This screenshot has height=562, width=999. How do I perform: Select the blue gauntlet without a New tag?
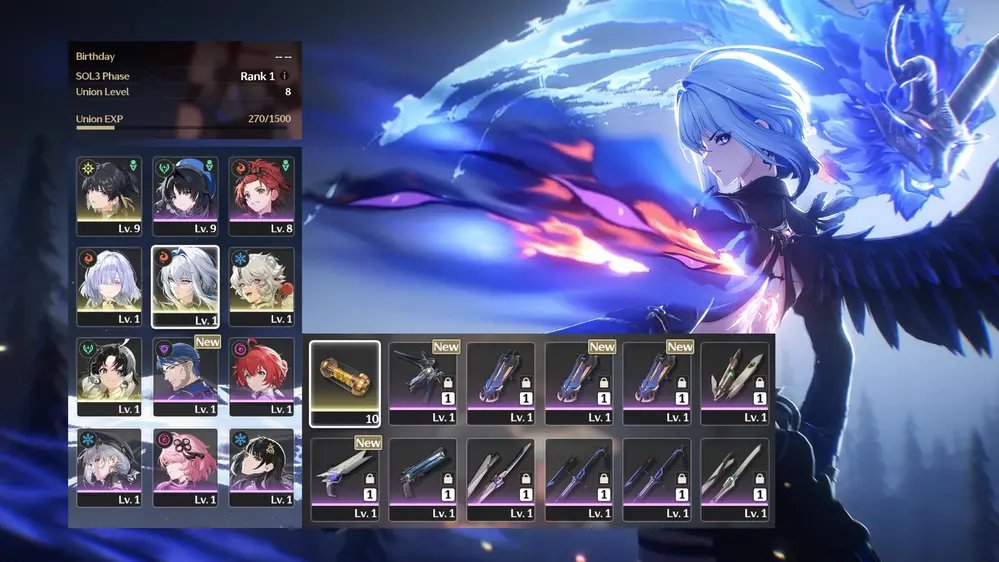(501, 384)
